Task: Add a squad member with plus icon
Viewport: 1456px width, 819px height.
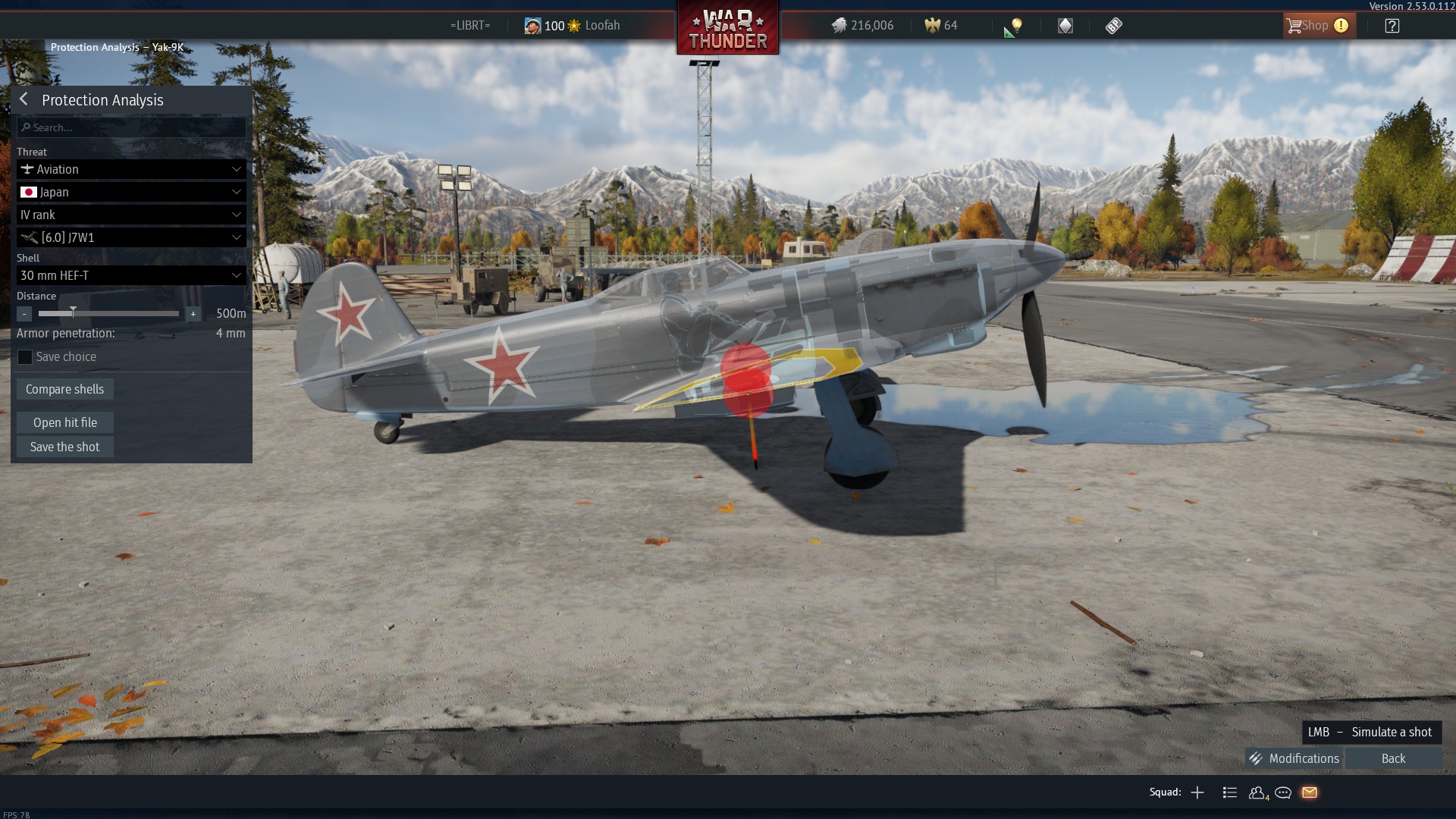Action: pos(1197,792)
